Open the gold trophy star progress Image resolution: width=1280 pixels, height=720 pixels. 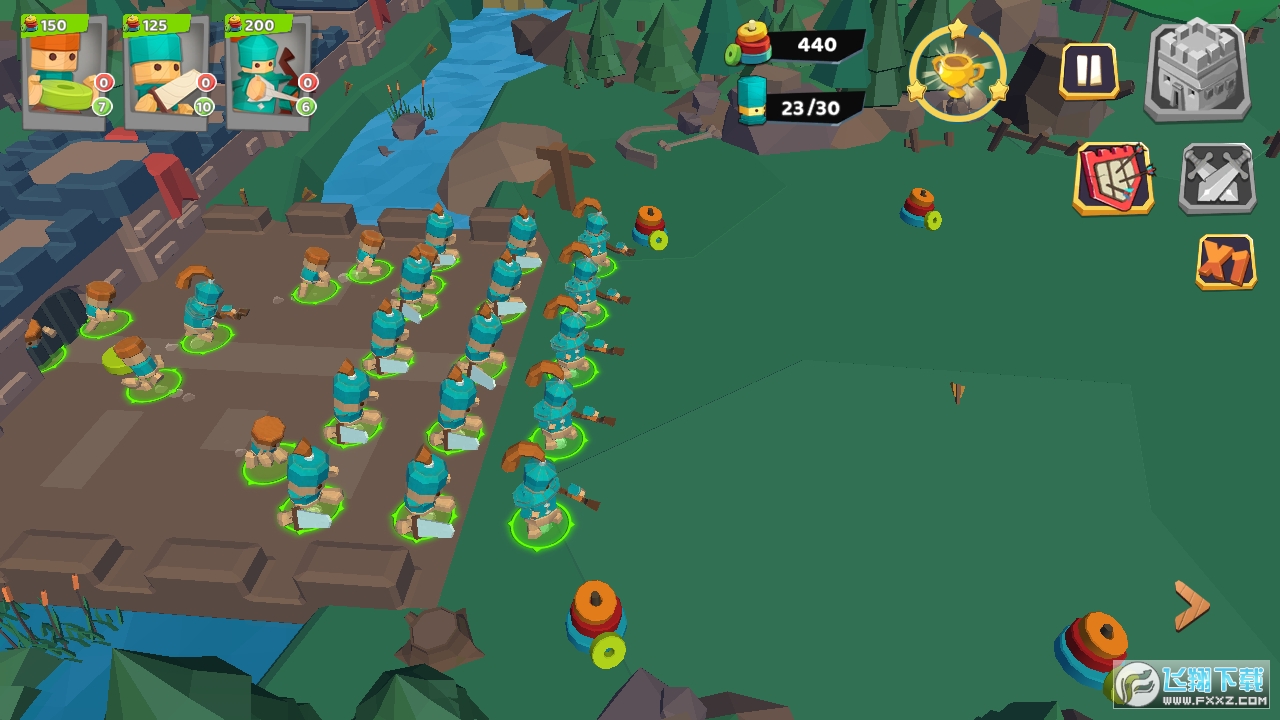pos(957,71)
